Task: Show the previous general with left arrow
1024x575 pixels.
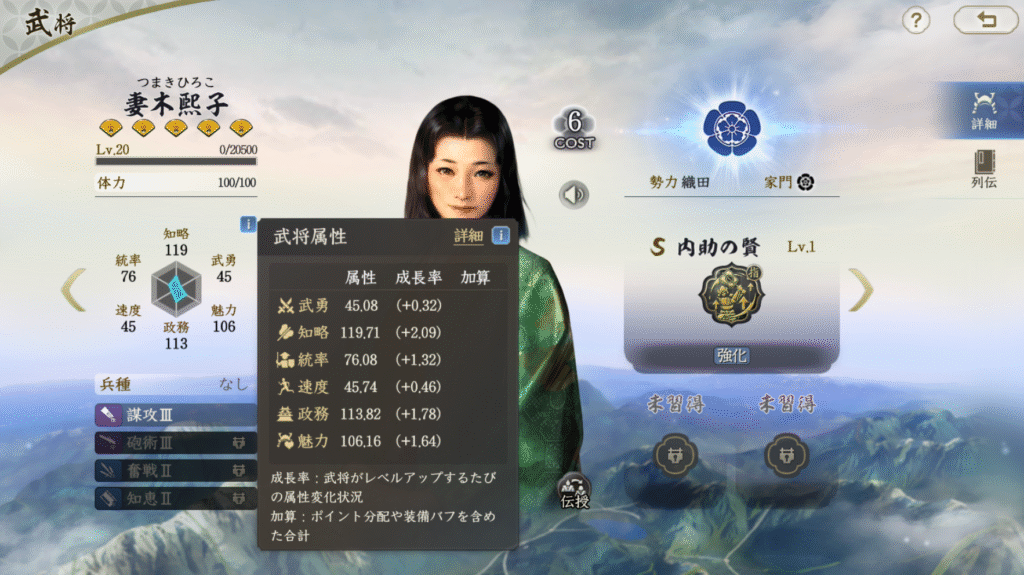Action: 73,290
